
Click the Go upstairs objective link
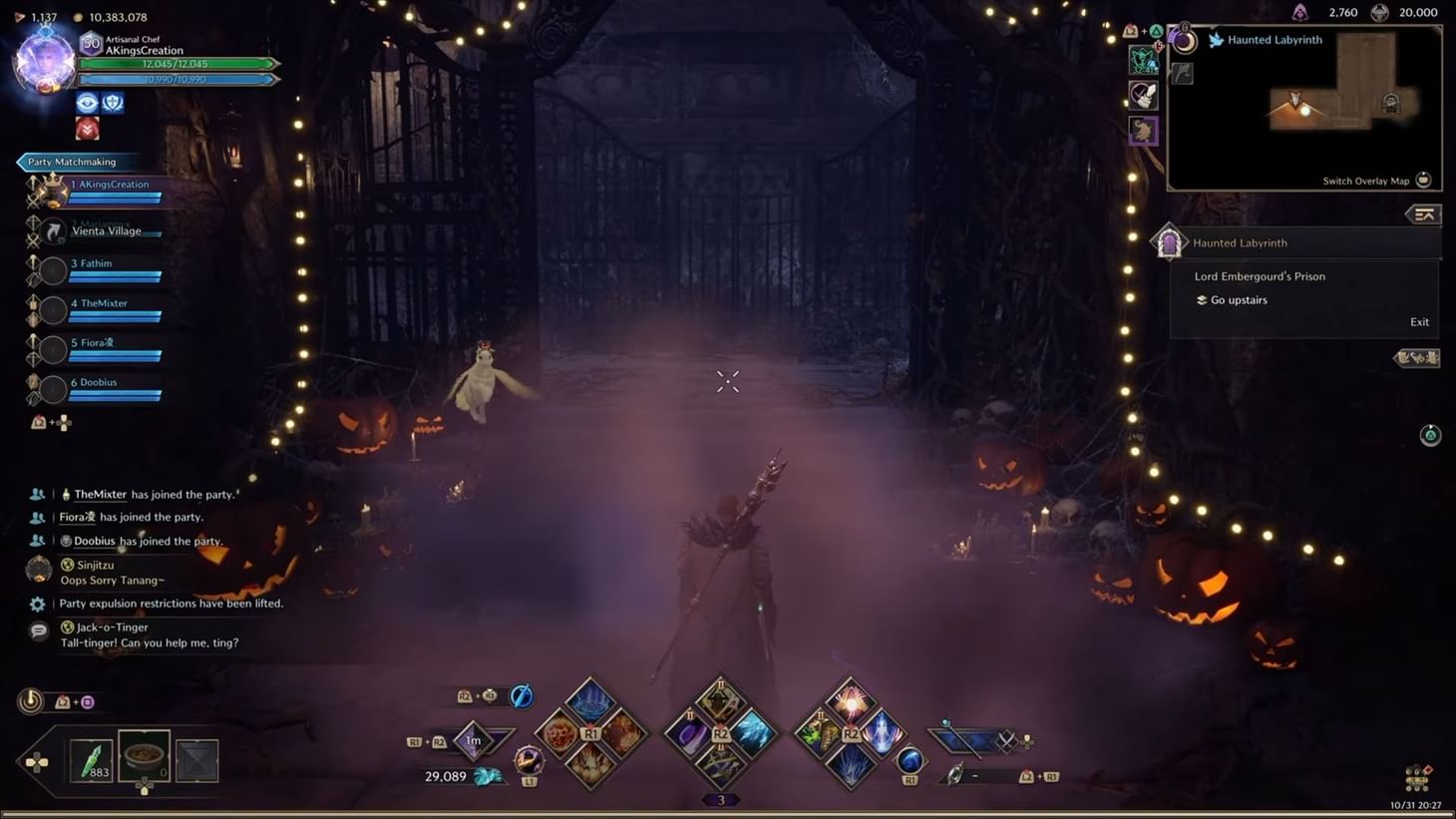pyautogui.click(x=1239, y=299)
